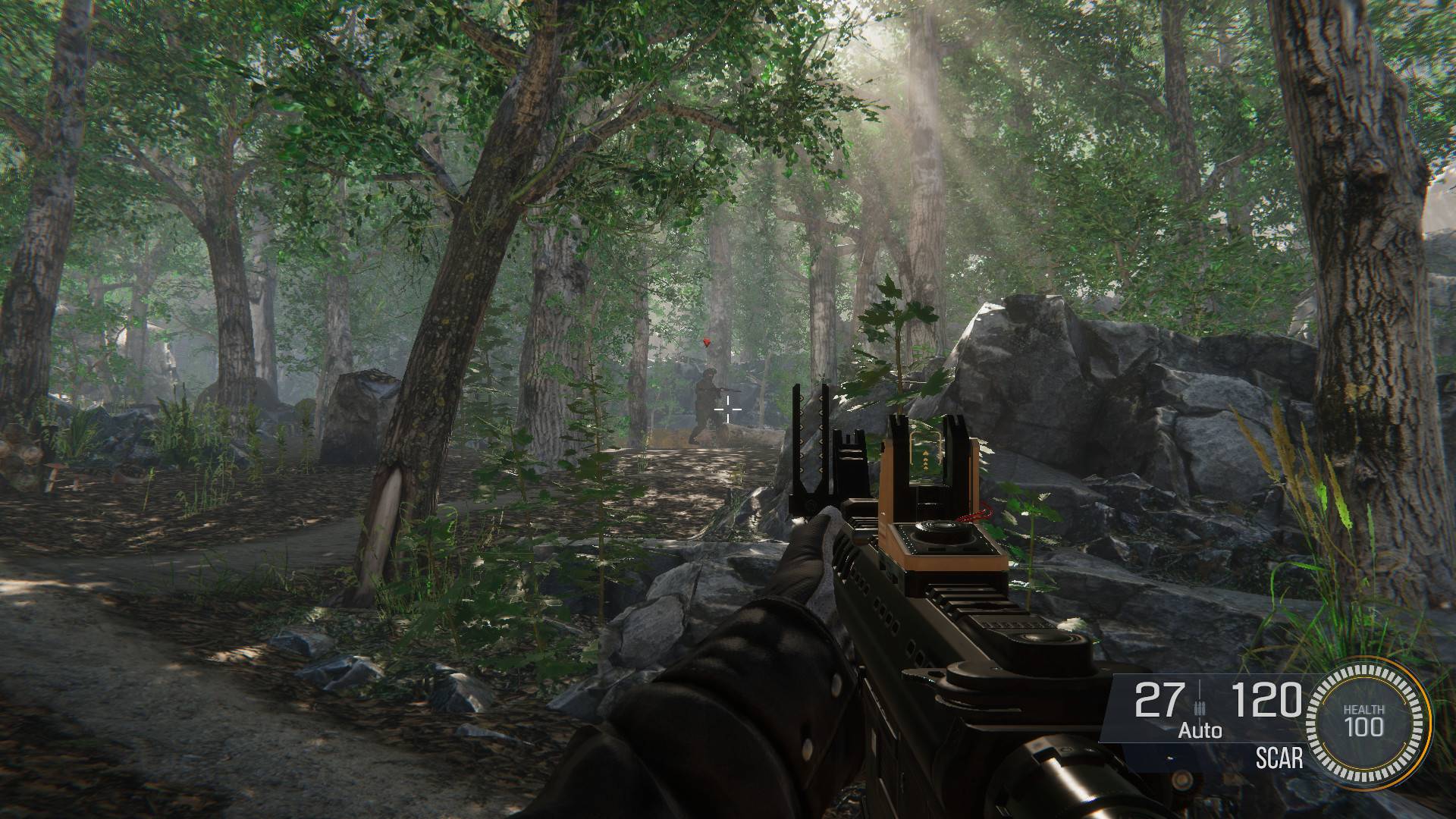Image resolution: width=1456 pixels, height=819 pixels.
Task: Select the SCAR weapon name label
Action: click(1279, 758)
